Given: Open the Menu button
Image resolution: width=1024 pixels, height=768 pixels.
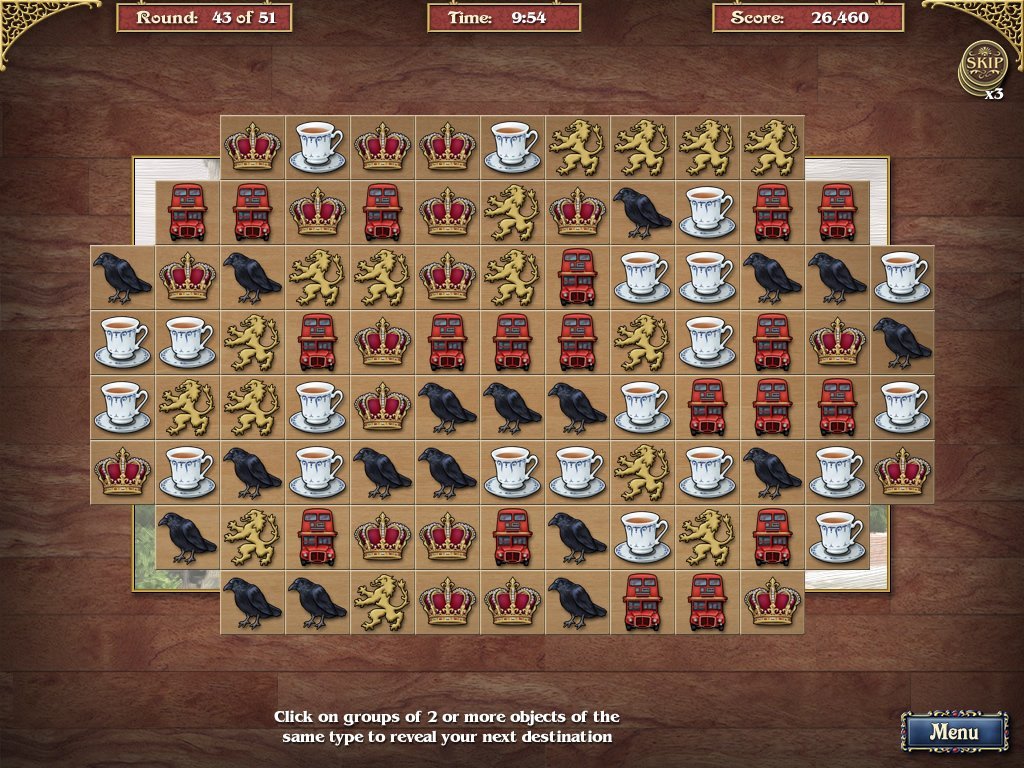Looking at the screenshot, I should click(953, 731).
